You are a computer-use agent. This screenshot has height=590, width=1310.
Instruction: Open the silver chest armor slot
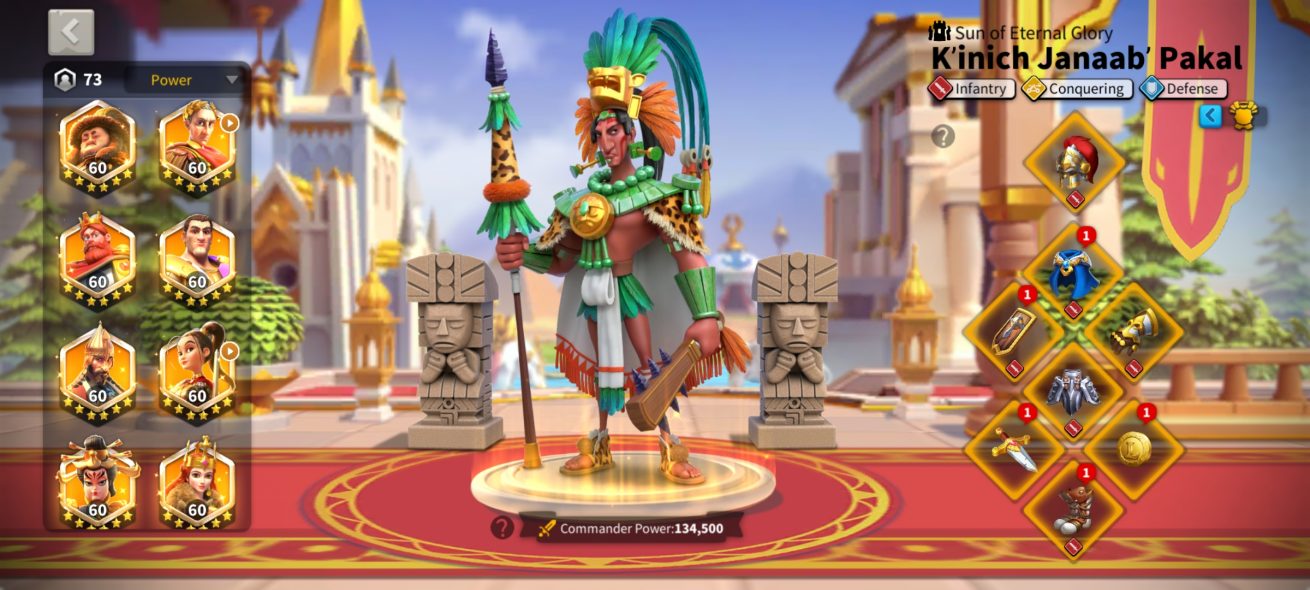click(1074, 390)
